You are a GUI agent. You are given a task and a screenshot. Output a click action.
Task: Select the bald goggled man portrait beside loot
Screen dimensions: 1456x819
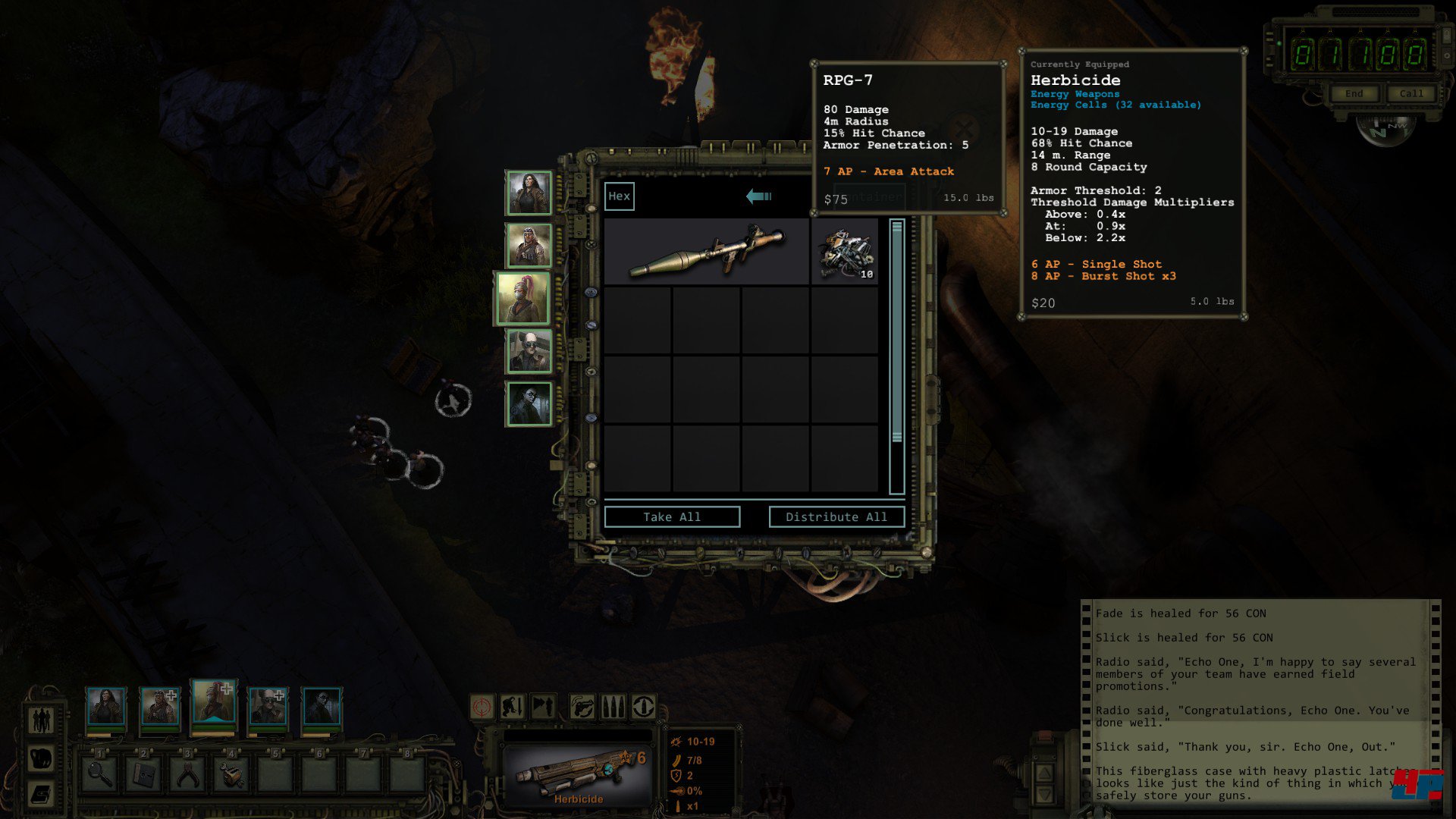click(529, 351)
